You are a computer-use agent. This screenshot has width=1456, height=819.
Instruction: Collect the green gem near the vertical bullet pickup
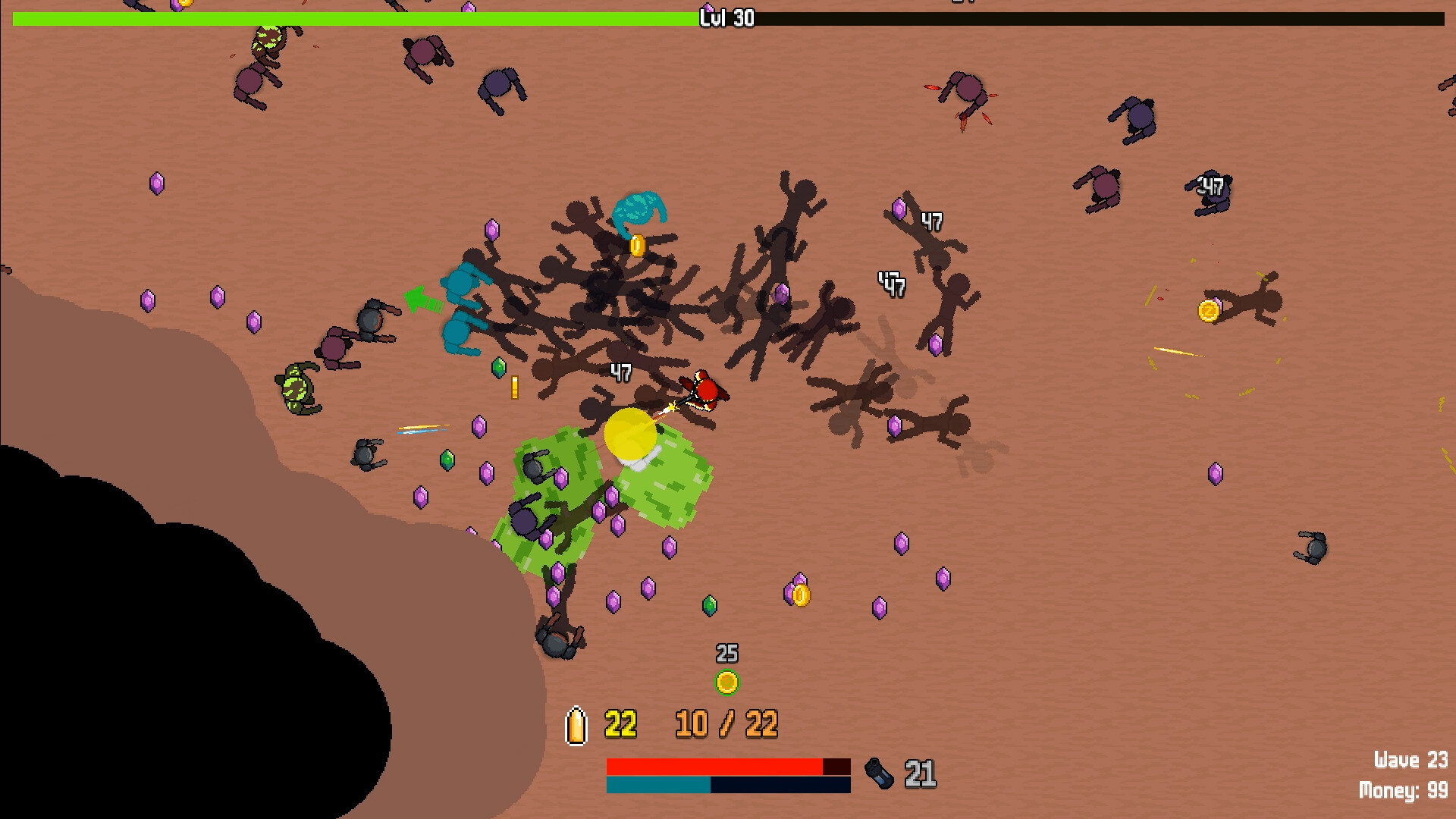tap(500, 369)
